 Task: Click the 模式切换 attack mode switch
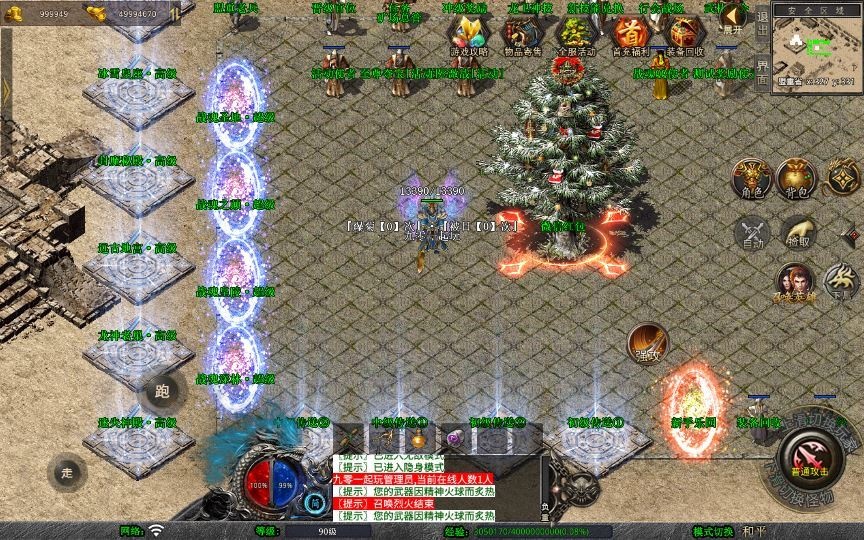pyautogui.click(x=713, y=531)
